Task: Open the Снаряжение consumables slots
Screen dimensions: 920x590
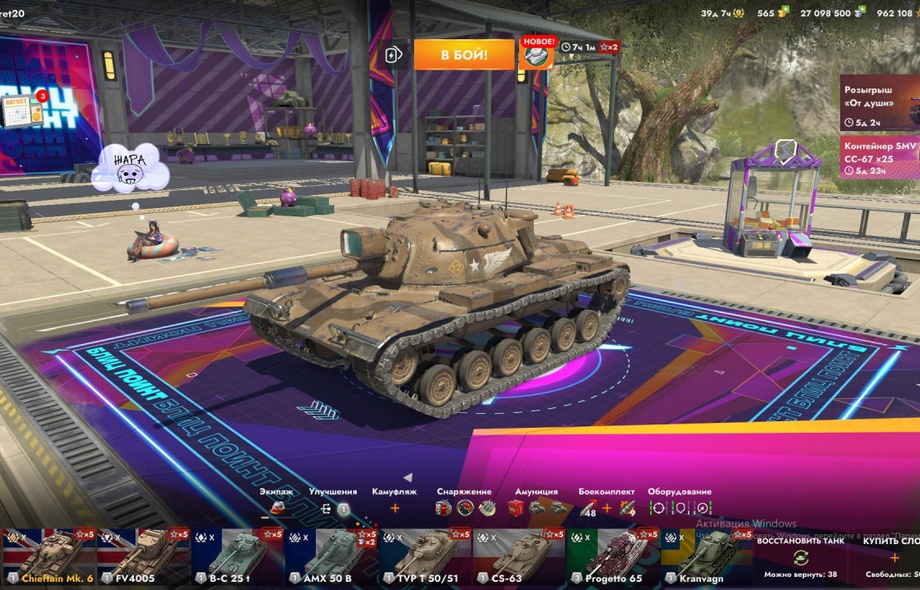Action: (463, 508)
